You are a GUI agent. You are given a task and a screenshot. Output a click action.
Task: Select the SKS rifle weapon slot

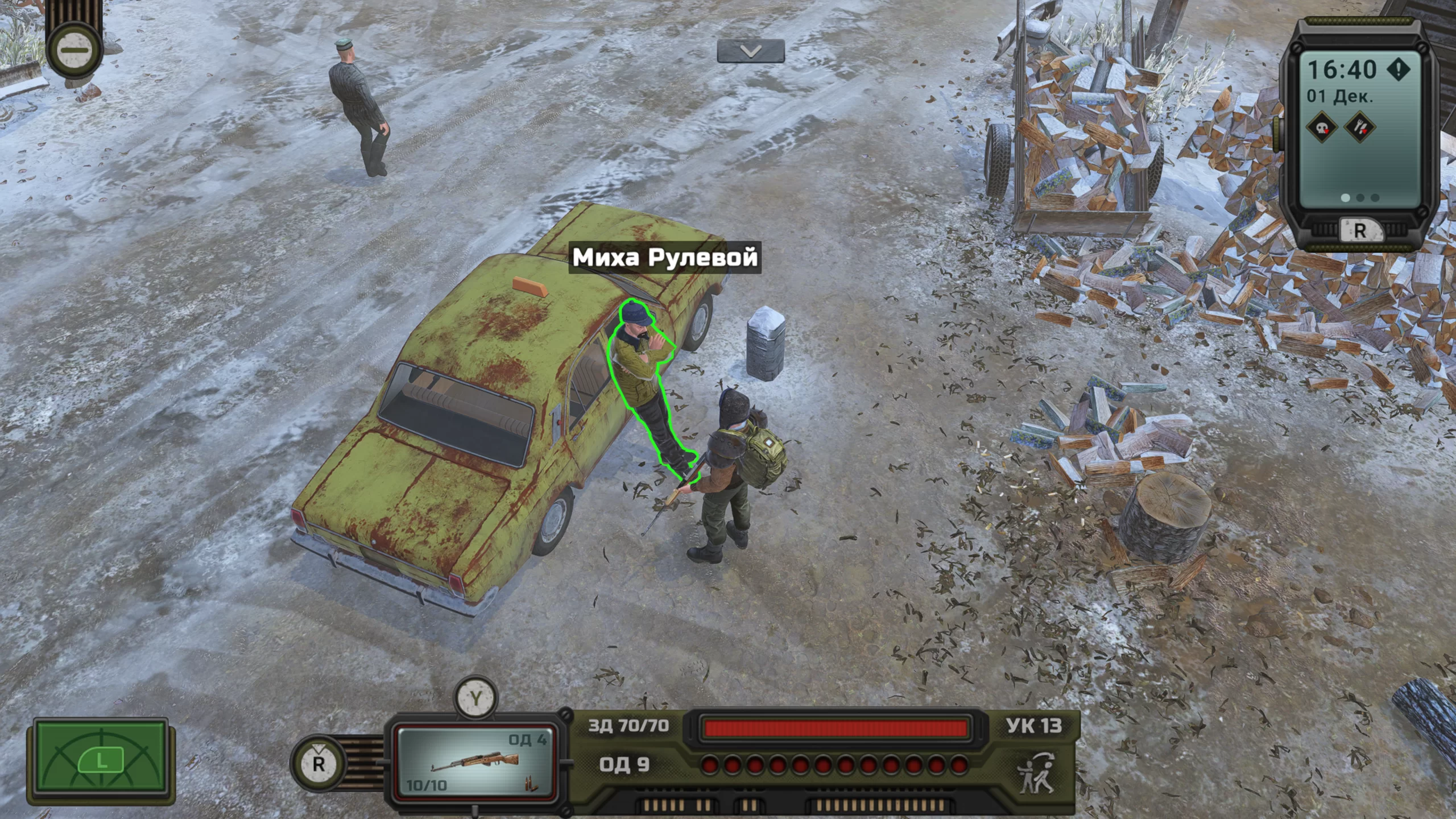pos(475,761)
